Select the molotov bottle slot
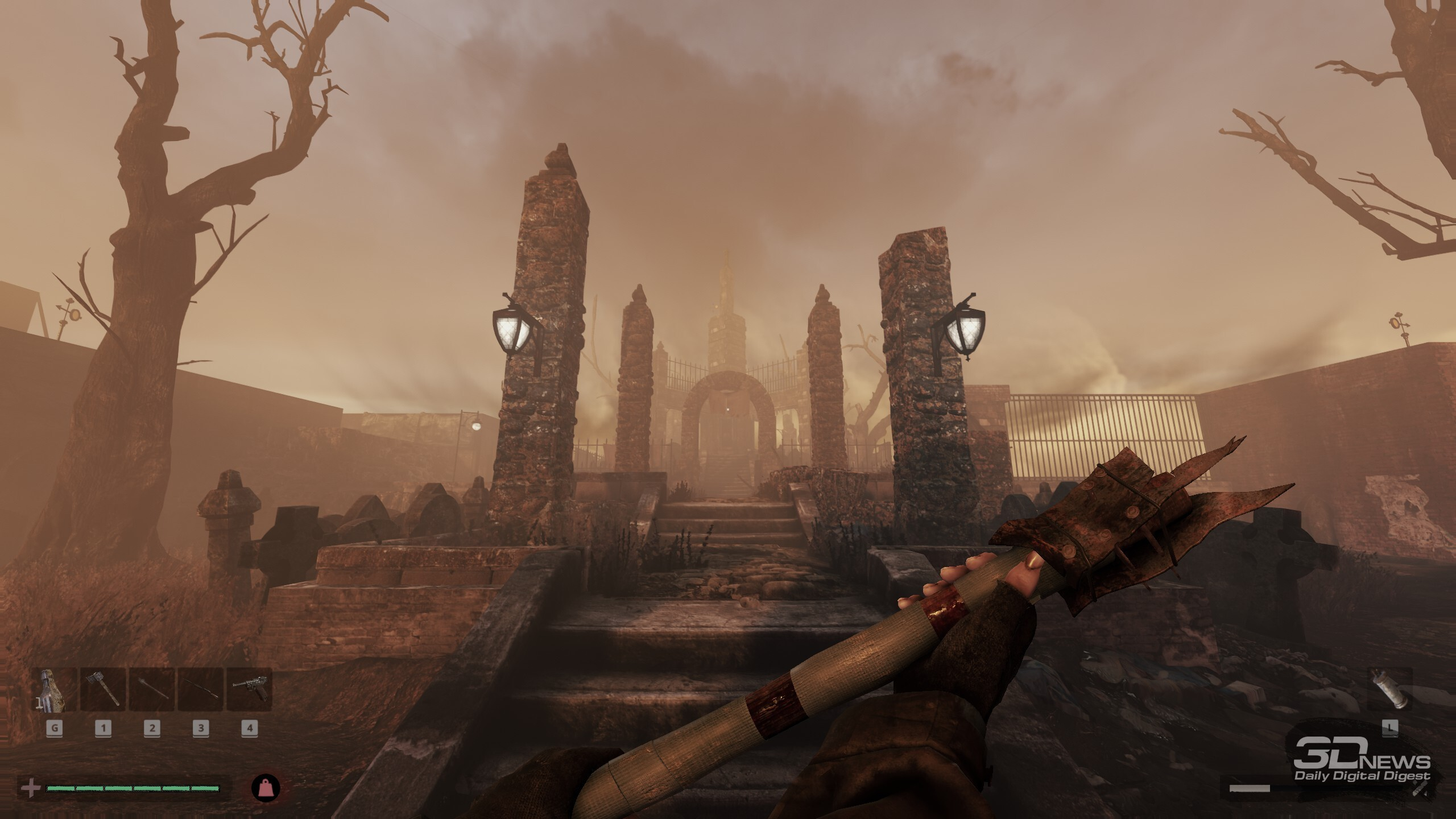Viewport: 1456px width, 819px height. [54, 690]
